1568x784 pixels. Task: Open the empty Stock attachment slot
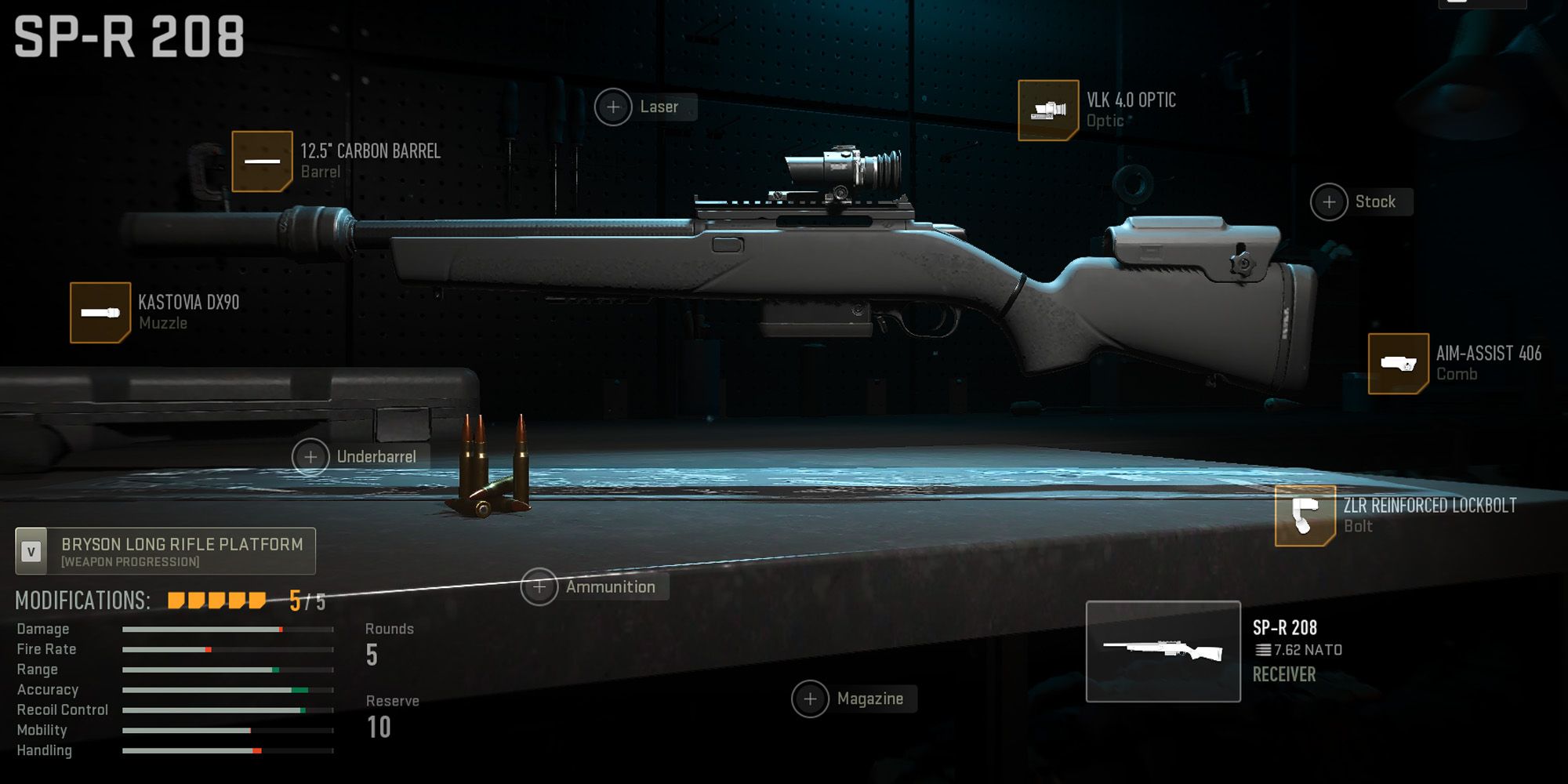coord(1329,201)
